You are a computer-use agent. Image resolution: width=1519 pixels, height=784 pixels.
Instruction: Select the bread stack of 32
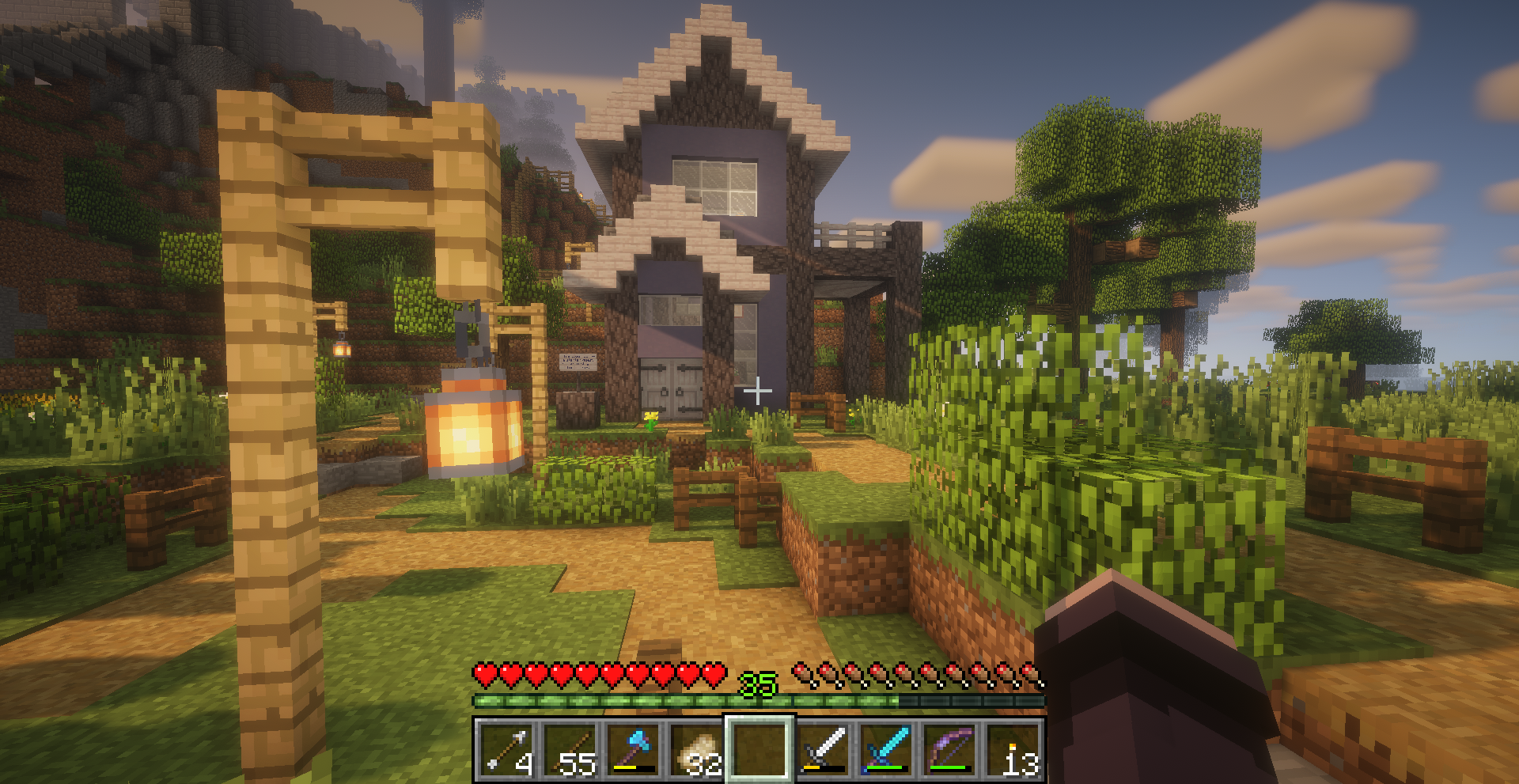pos(696,749)
